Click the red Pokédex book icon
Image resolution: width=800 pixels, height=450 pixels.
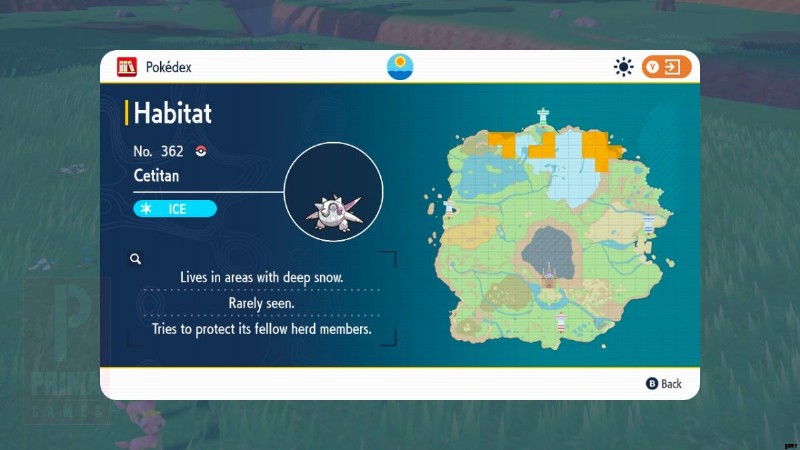click(127, 67)
